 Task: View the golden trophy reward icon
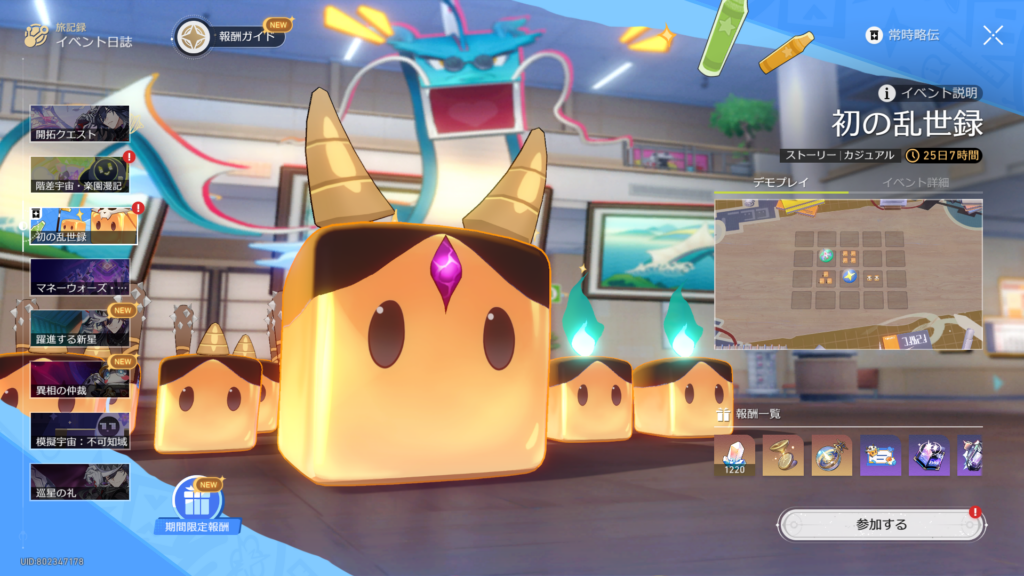(x=783, y=455)
